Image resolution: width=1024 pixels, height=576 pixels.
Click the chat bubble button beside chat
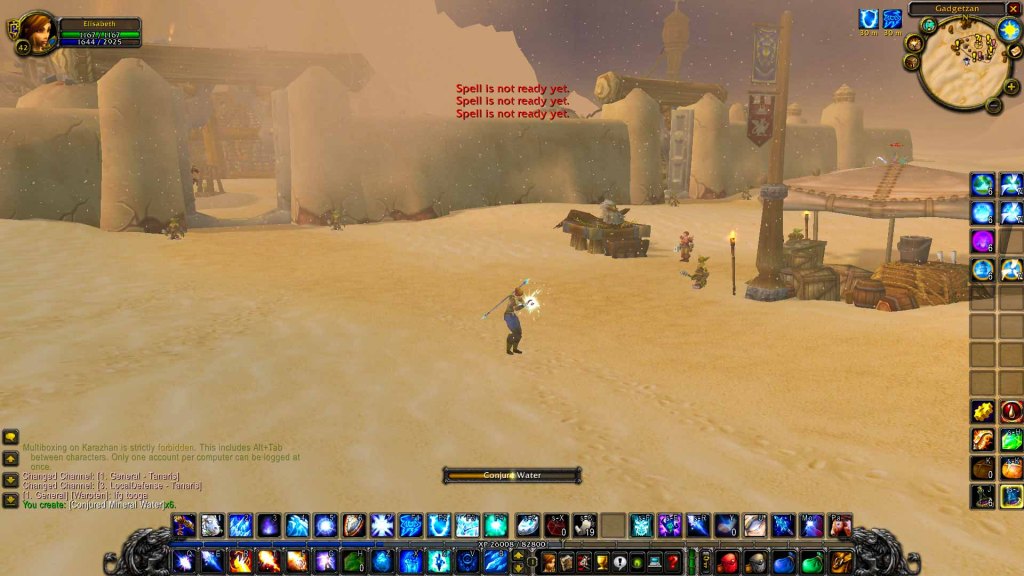(11, 437)
